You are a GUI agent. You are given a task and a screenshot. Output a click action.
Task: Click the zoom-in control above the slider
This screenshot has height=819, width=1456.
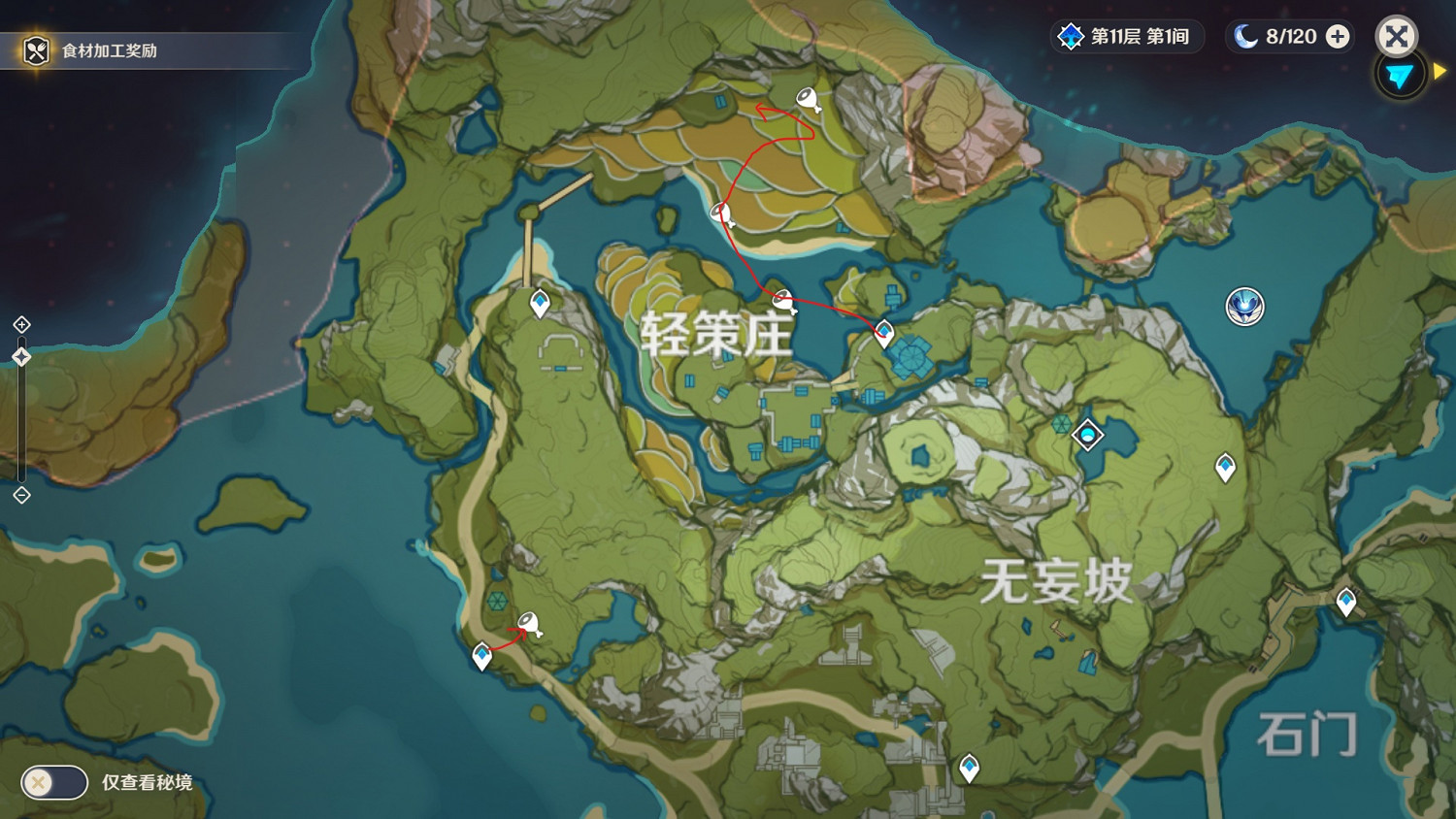click(x=19, y=323)
